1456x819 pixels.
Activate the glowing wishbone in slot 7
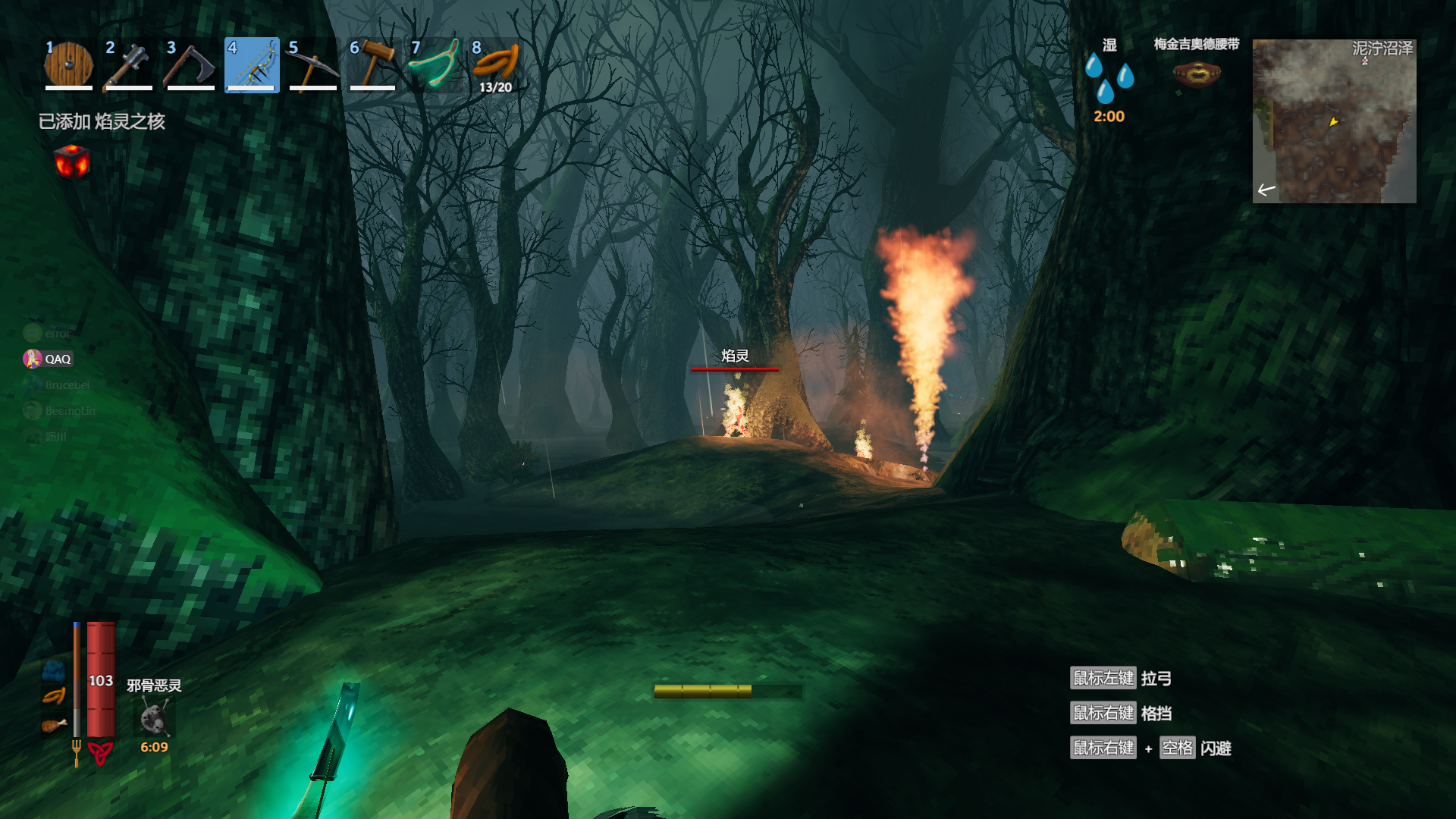tap(435, 65)
